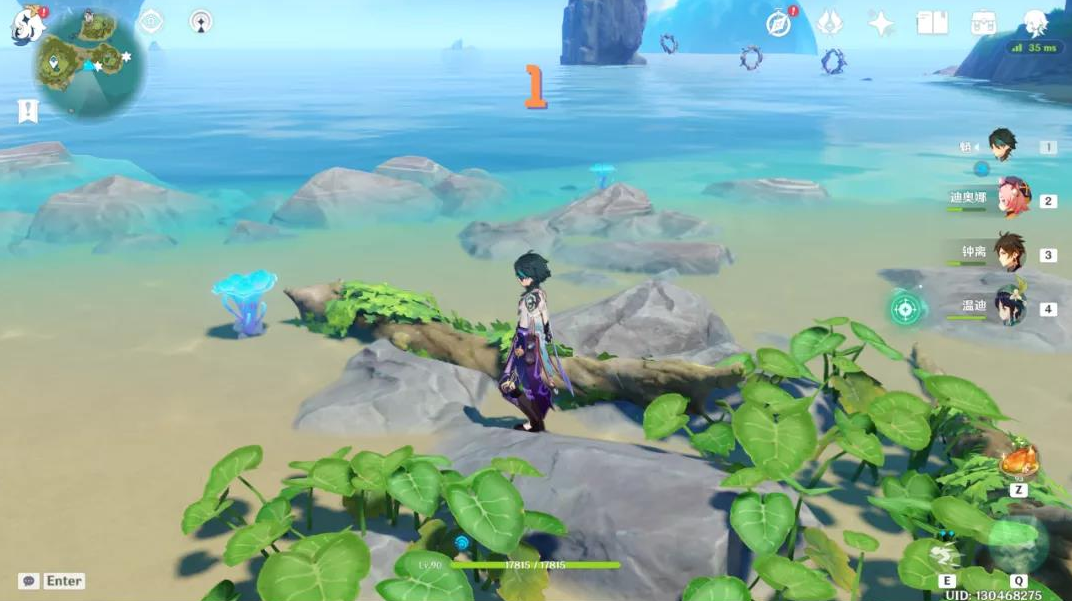
Task: Open the character profile icon at top right
Action: 1035,23
